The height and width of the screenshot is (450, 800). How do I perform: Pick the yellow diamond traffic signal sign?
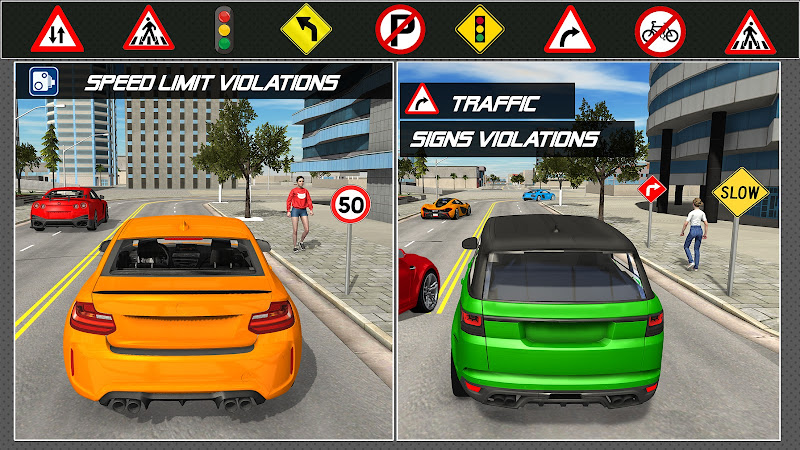[479, 29]
